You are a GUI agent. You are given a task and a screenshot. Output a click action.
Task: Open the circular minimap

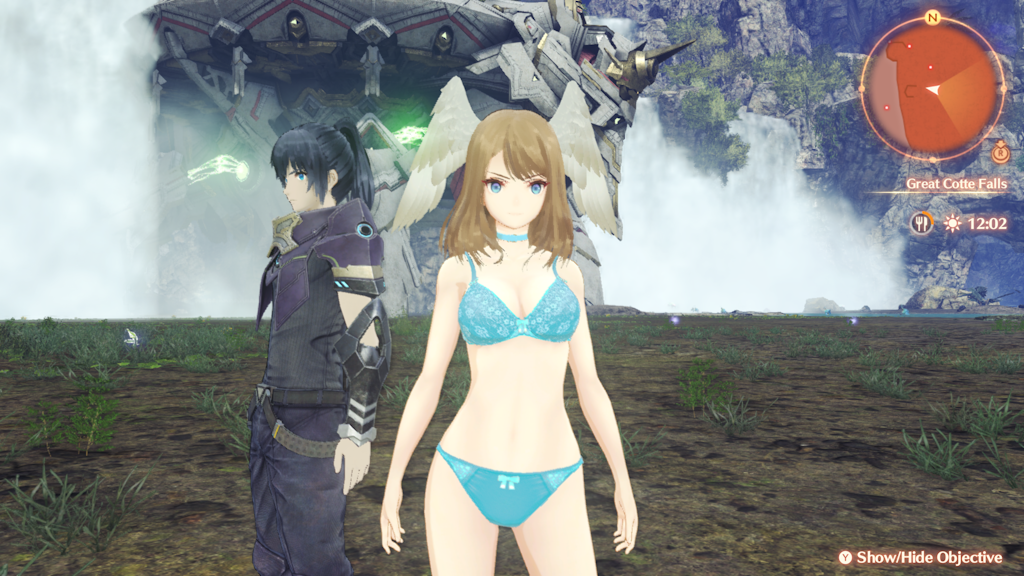[932, 90]
